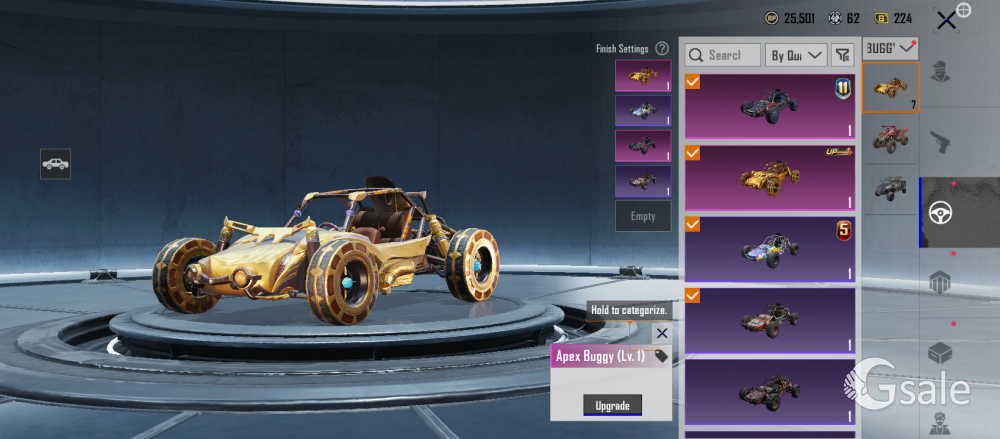Choose the golden buggy finish slot
The width and height of the screenshot is (1000, 439).
coord(643,75)
